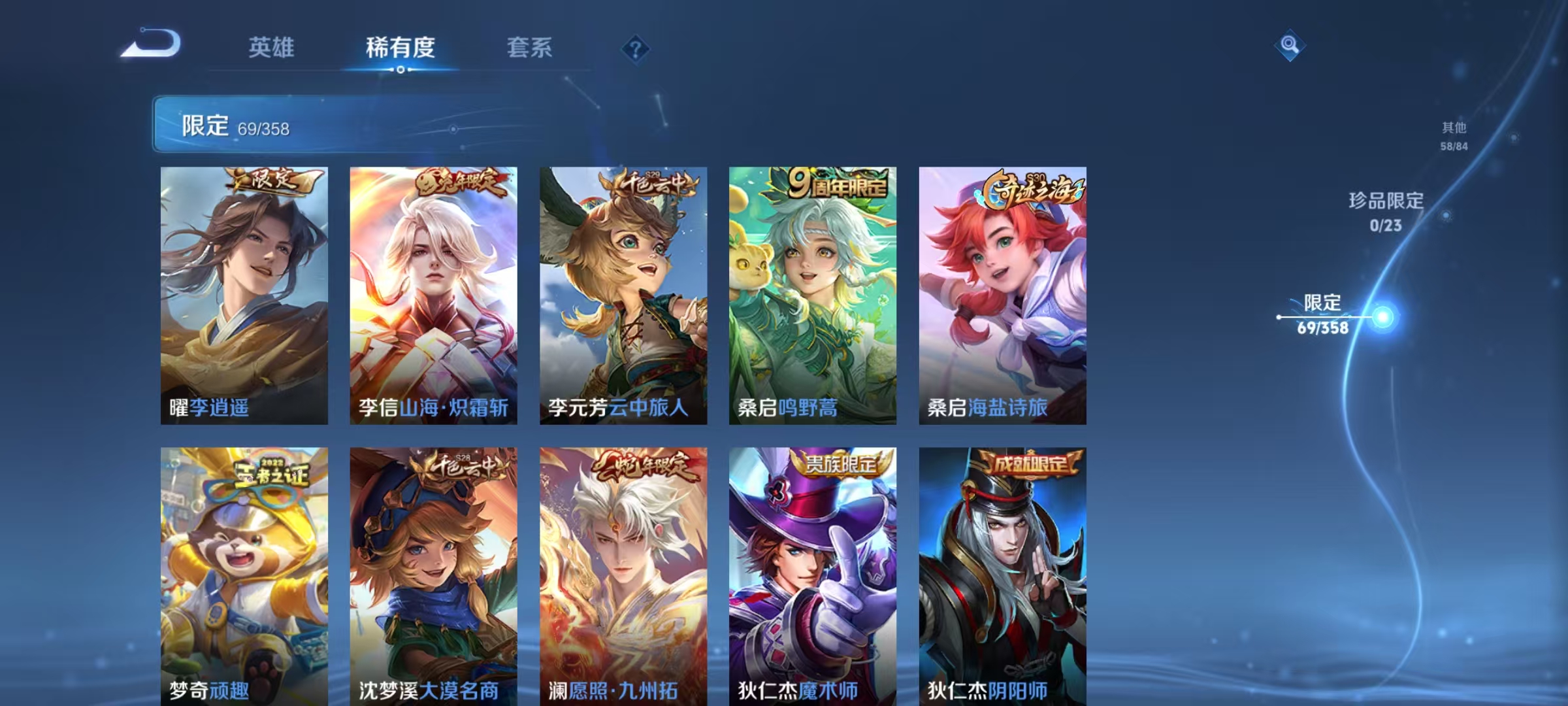
Task: Click the question mark help icon
Action: click(x=637, y=47)
